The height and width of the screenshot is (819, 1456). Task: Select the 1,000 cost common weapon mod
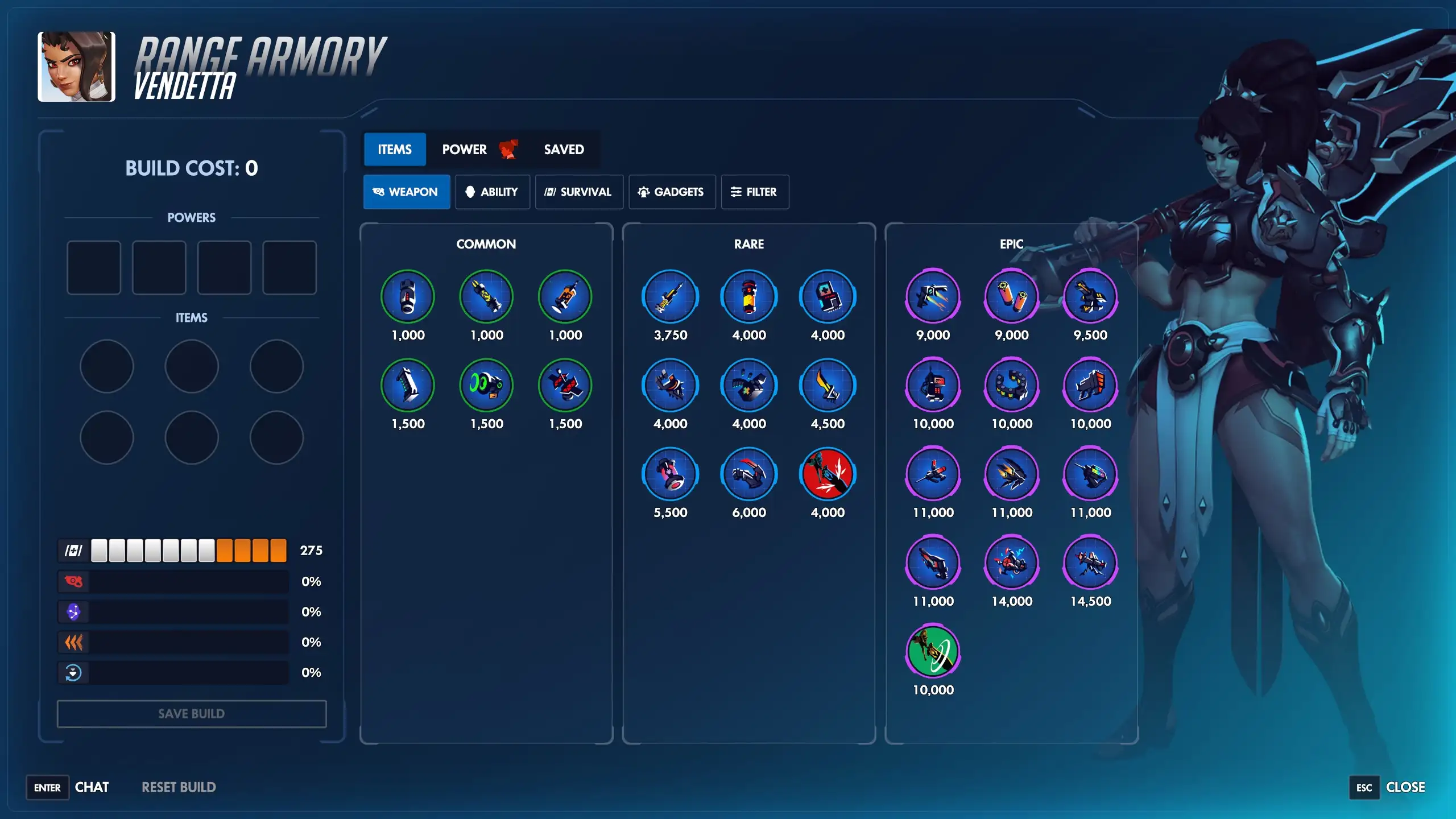point(407,296)
